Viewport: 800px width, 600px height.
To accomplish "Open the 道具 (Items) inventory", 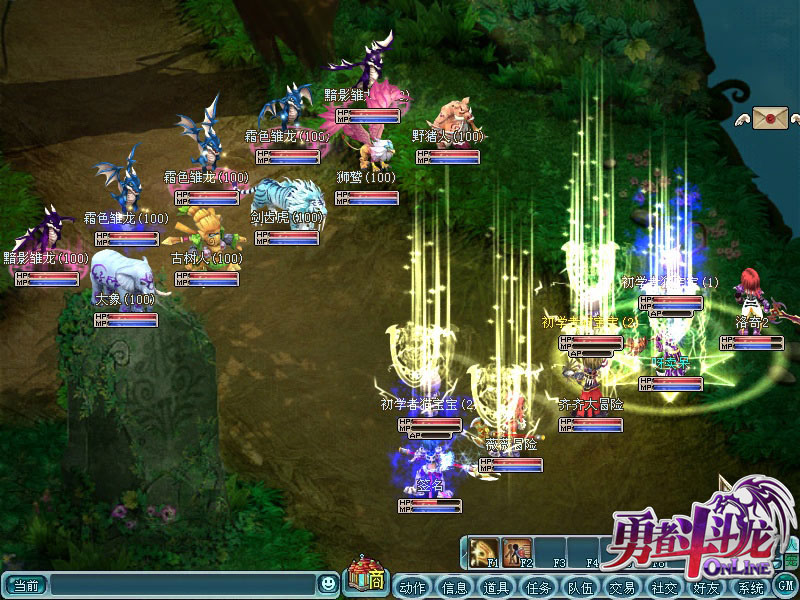I will pyautogui.click(x=496, y=587).
